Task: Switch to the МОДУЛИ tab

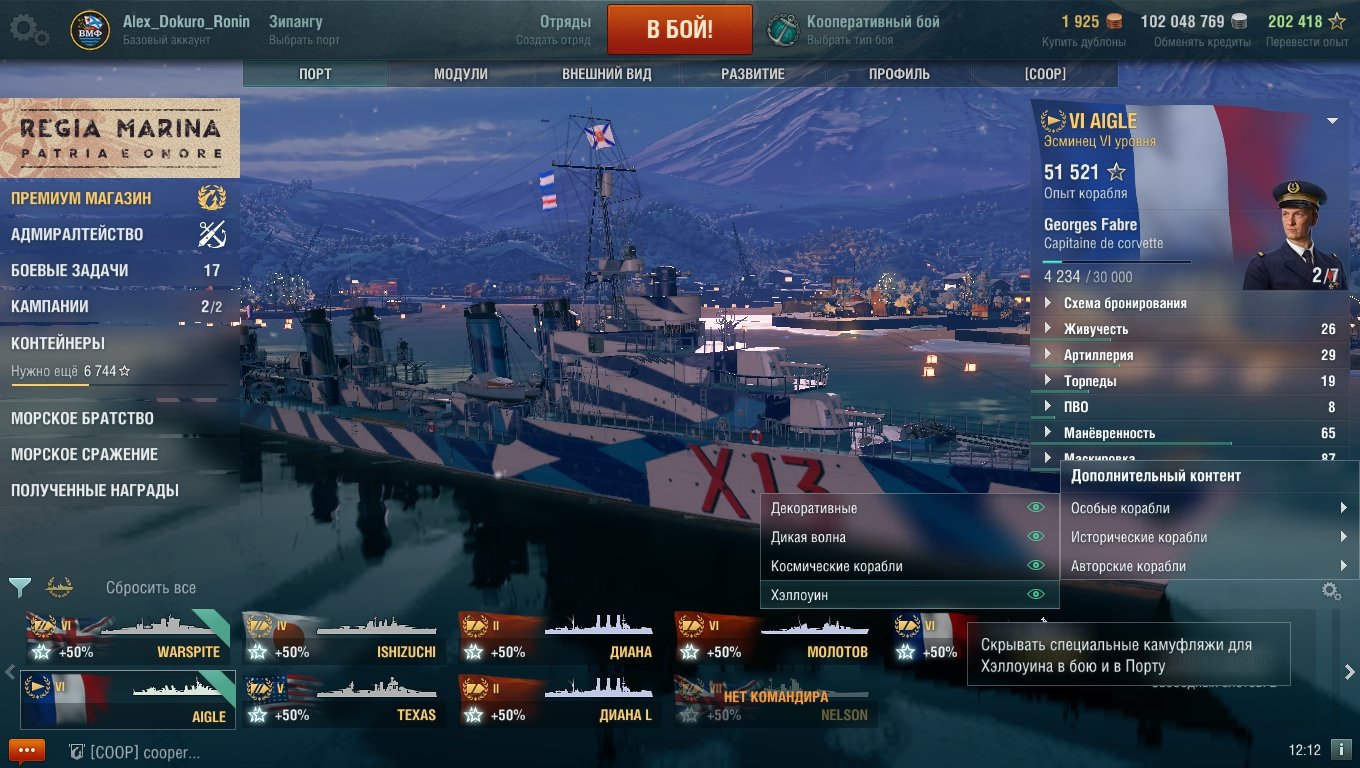Action: point(461,74)
